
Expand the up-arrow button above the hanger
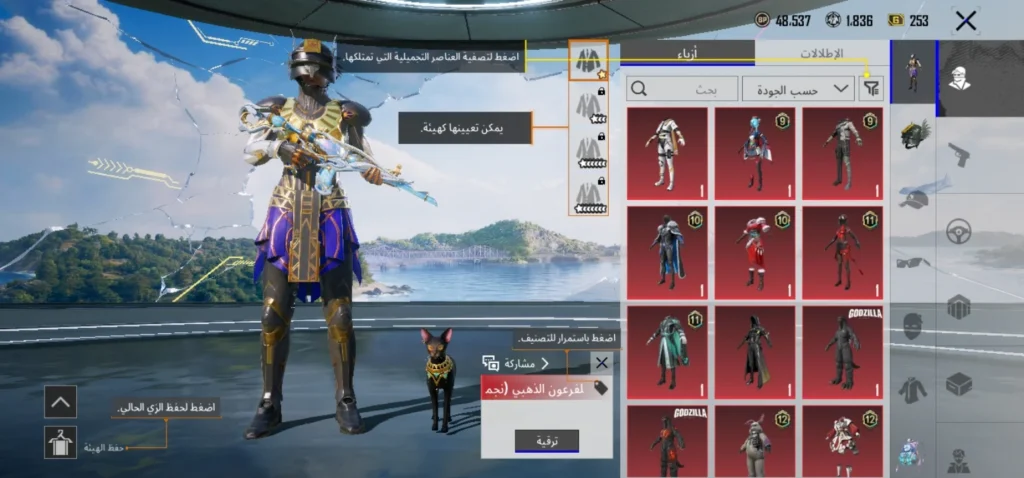click(60, 402)
